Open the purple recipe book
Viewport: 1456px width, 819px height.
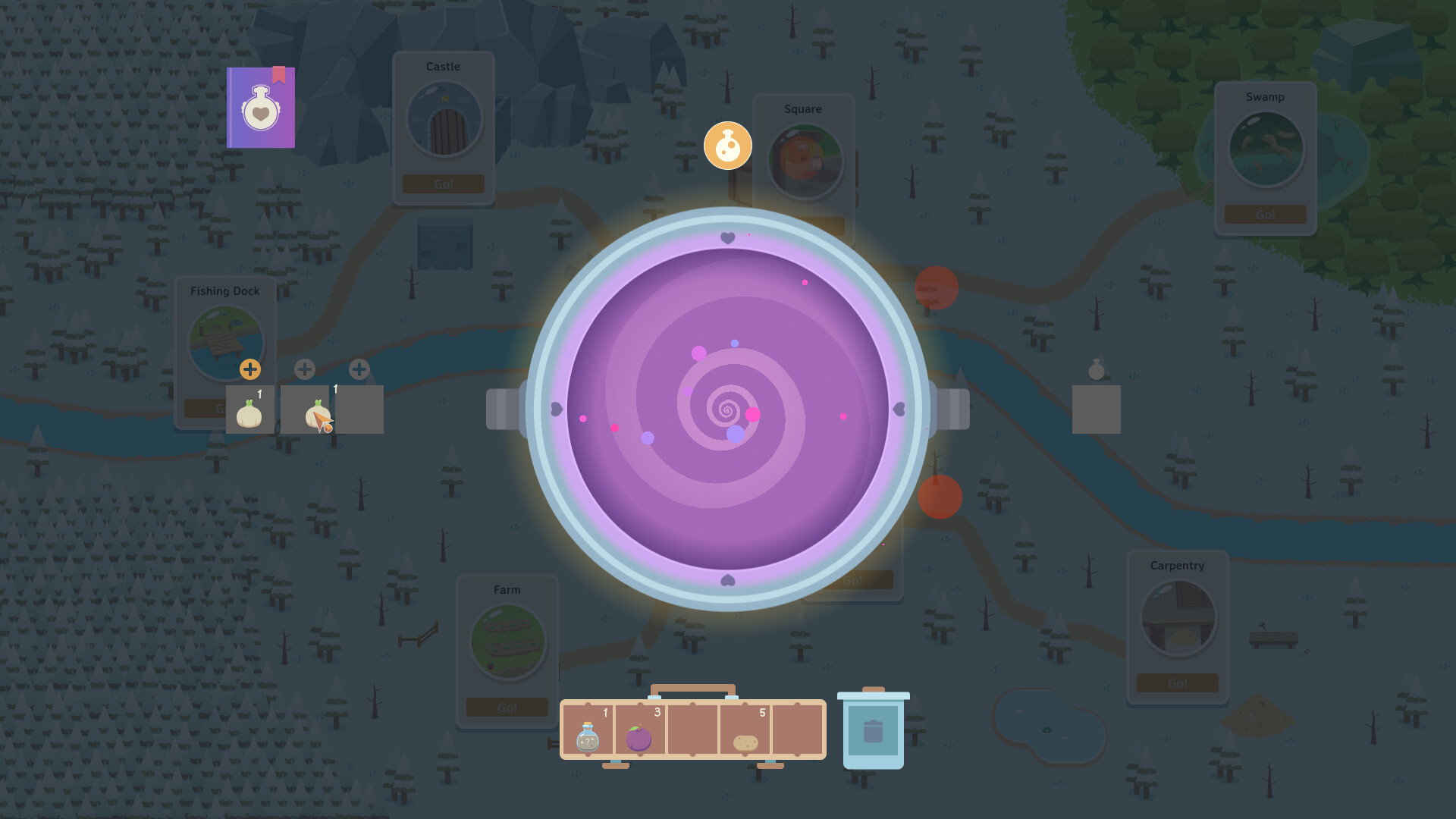pyautogui.click(x=261, y=107)
